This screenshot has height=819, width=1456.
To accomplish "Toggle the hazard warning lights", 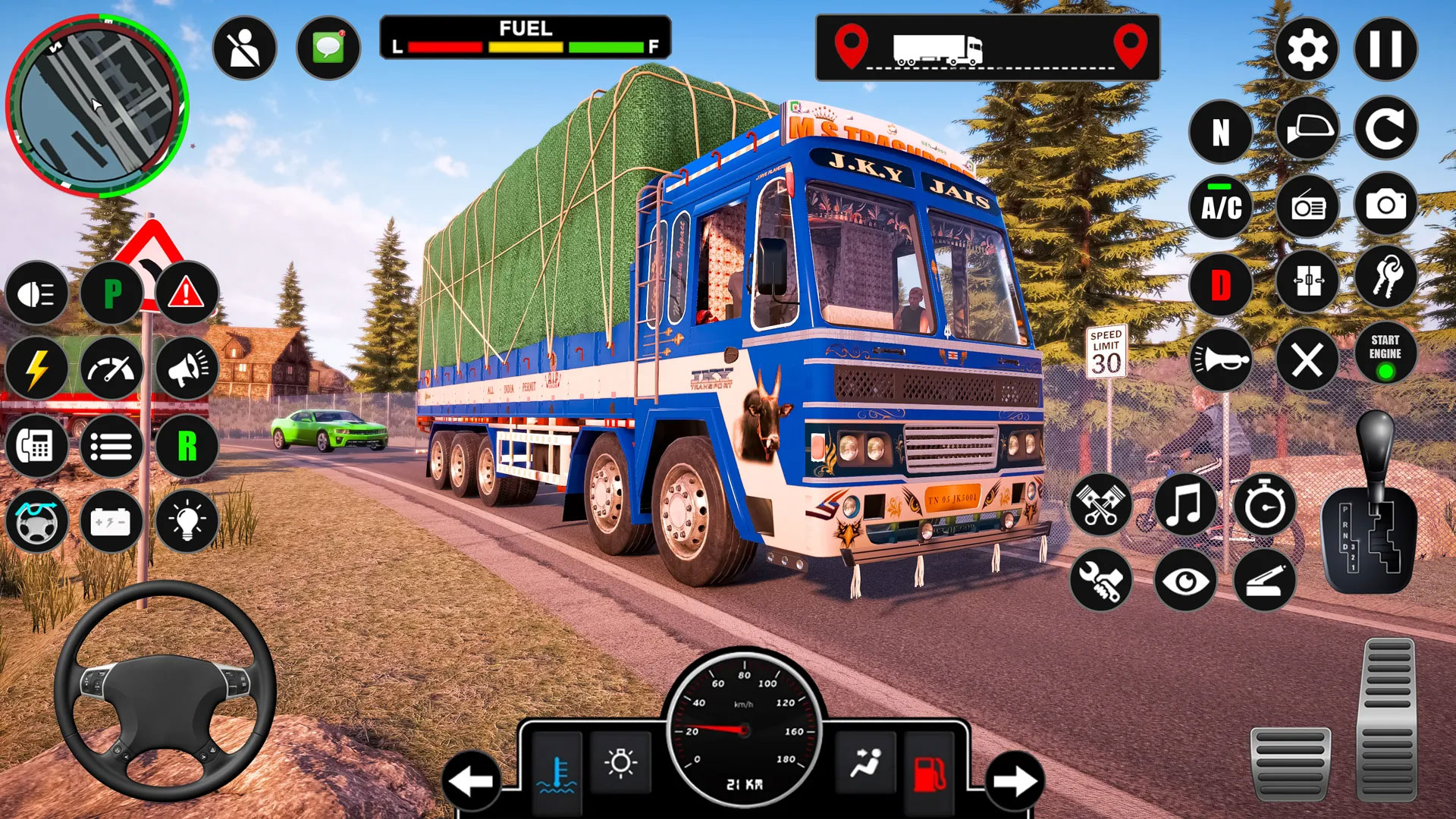I will pyautogui.click(x=185, y=292).
